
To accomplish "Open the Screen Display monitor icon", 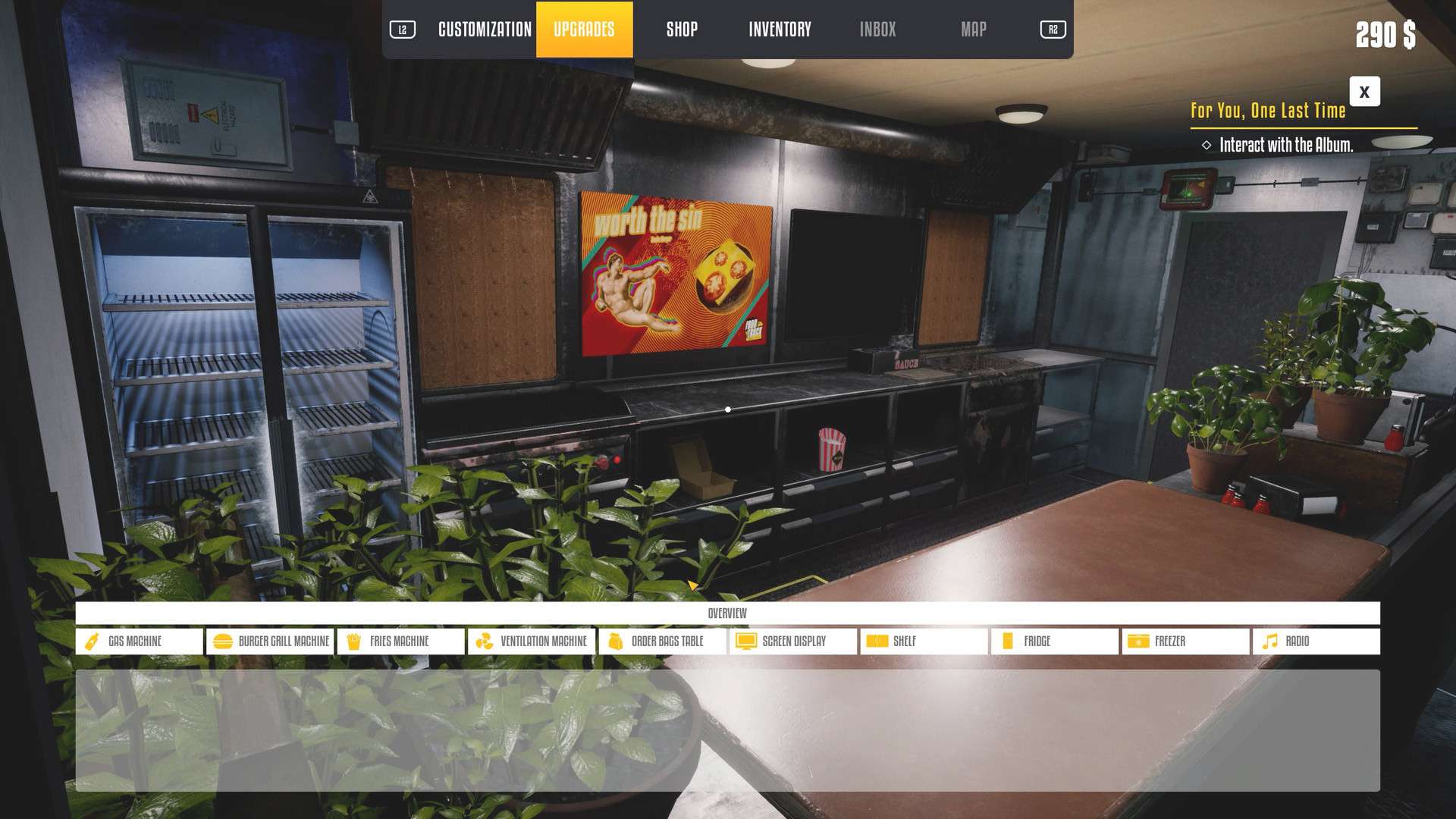I will (745, 641).
